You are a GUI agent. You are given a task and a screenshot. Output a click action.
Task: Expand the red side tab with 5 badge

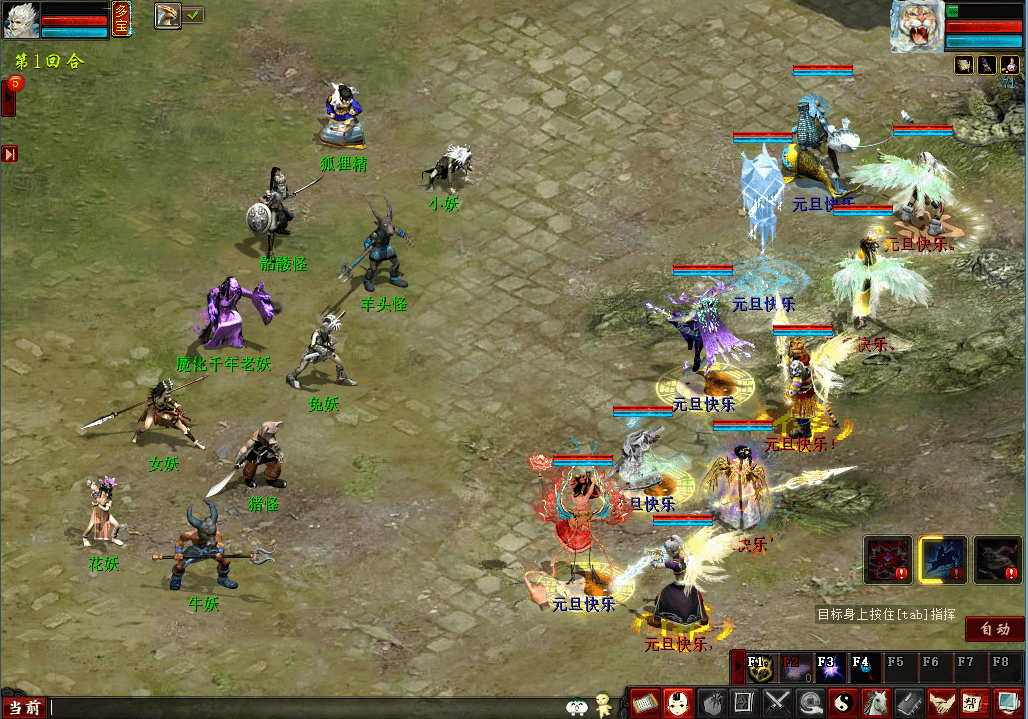click(x=8, y=96)
